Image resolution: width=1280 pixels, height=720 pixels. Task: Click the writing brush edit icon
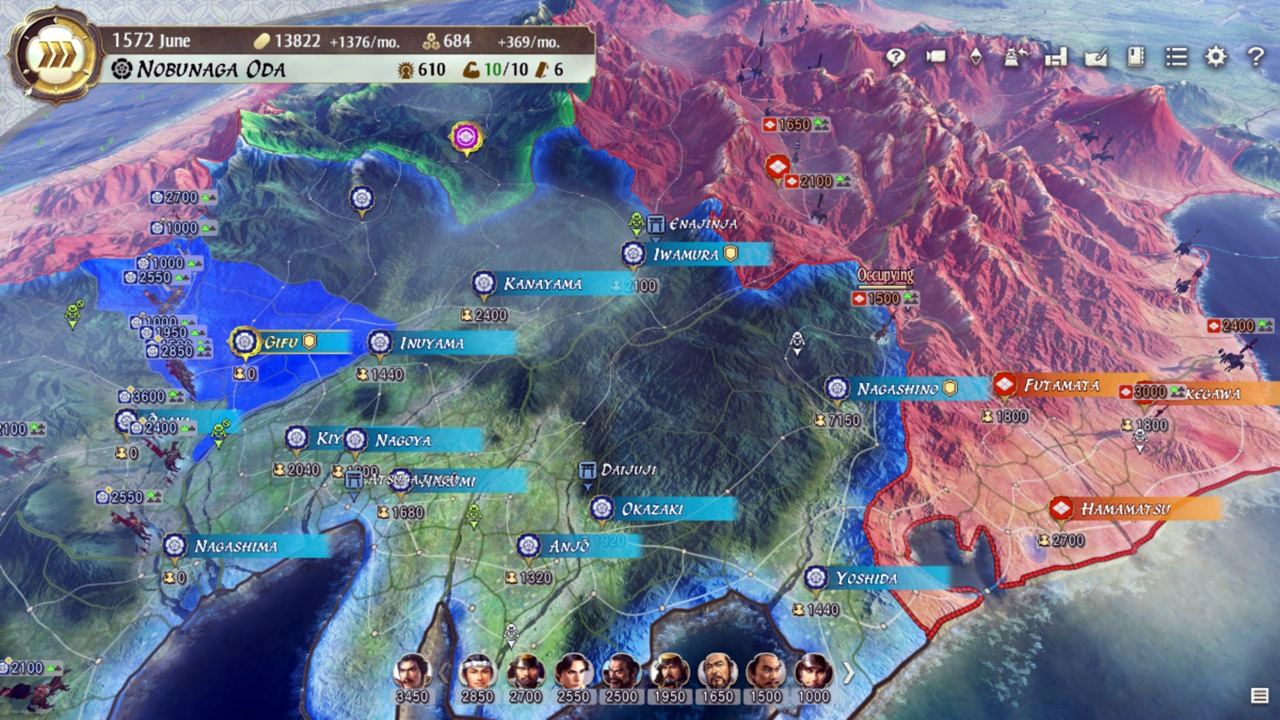click(x=1095, y=58)
